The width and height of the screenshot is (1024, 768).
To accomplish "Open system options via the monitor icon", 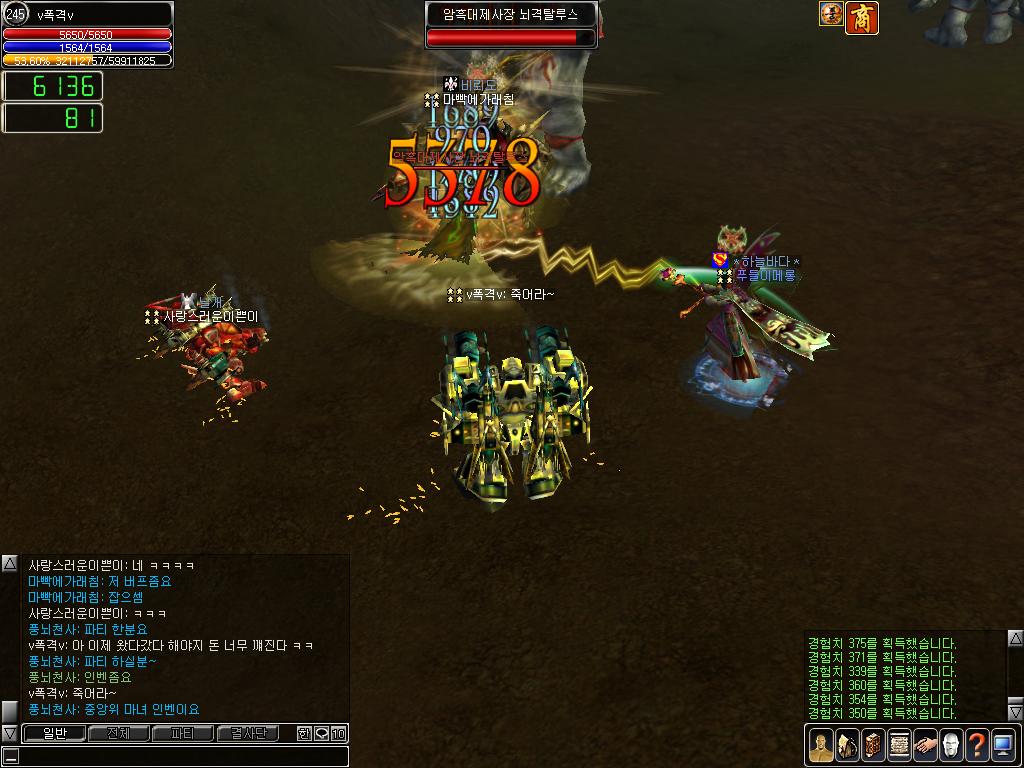I will (1003, 745).
